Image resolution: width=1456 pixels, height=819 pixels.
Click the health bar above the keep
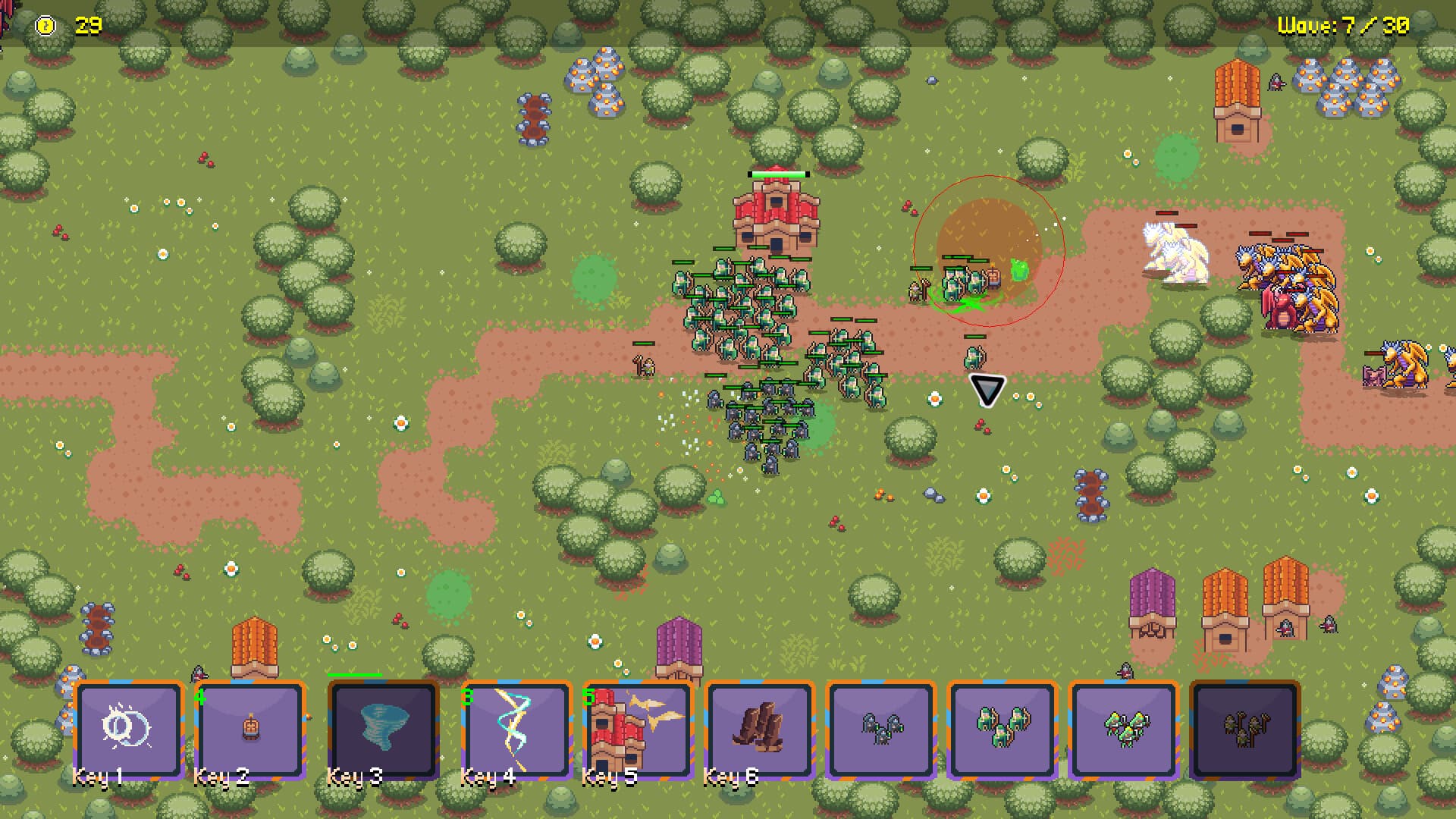(778, 174)
